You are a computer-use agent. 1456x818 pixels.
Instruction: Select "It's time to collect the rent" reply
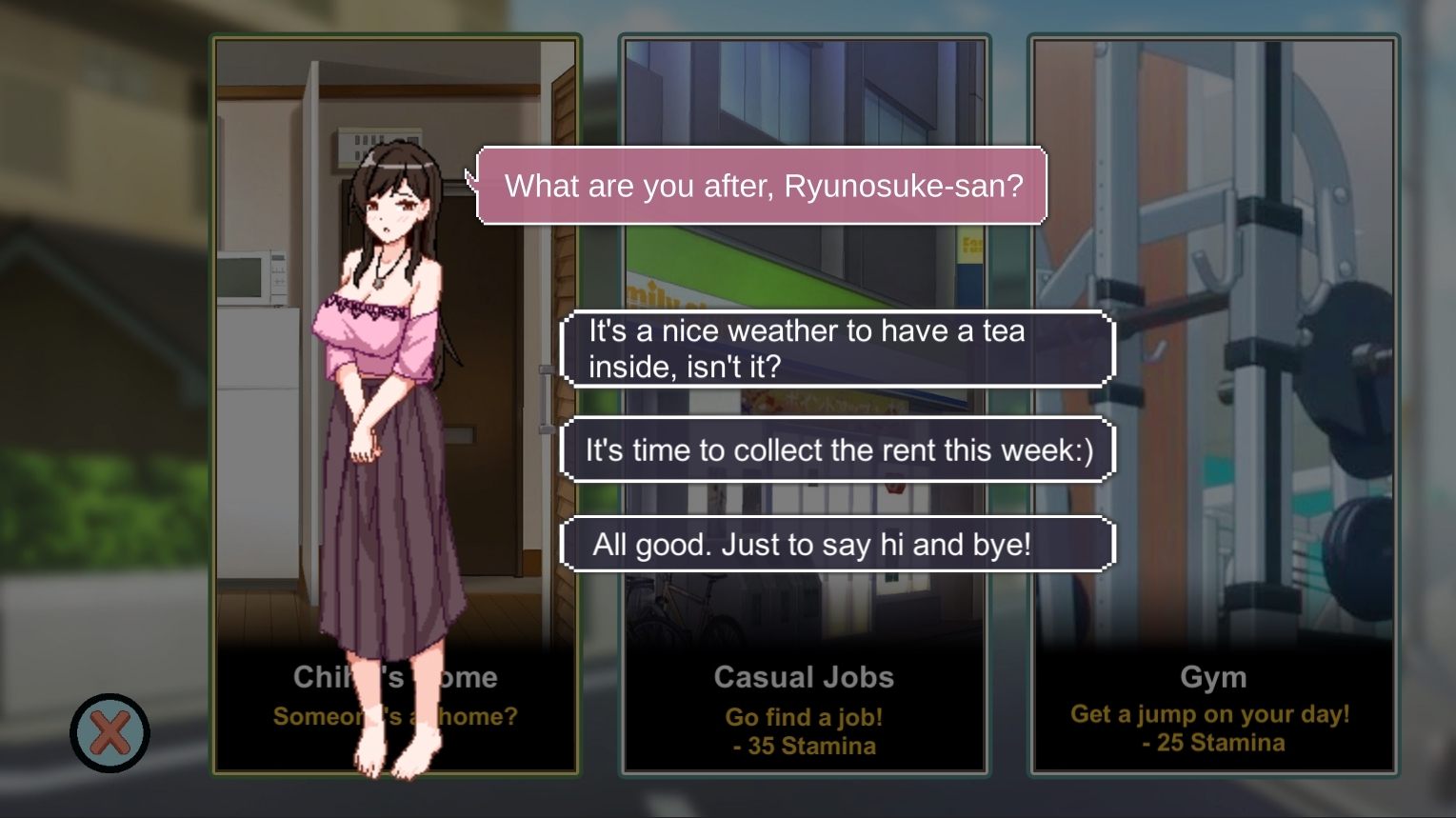pyautogui.click(x=837, y=449)
